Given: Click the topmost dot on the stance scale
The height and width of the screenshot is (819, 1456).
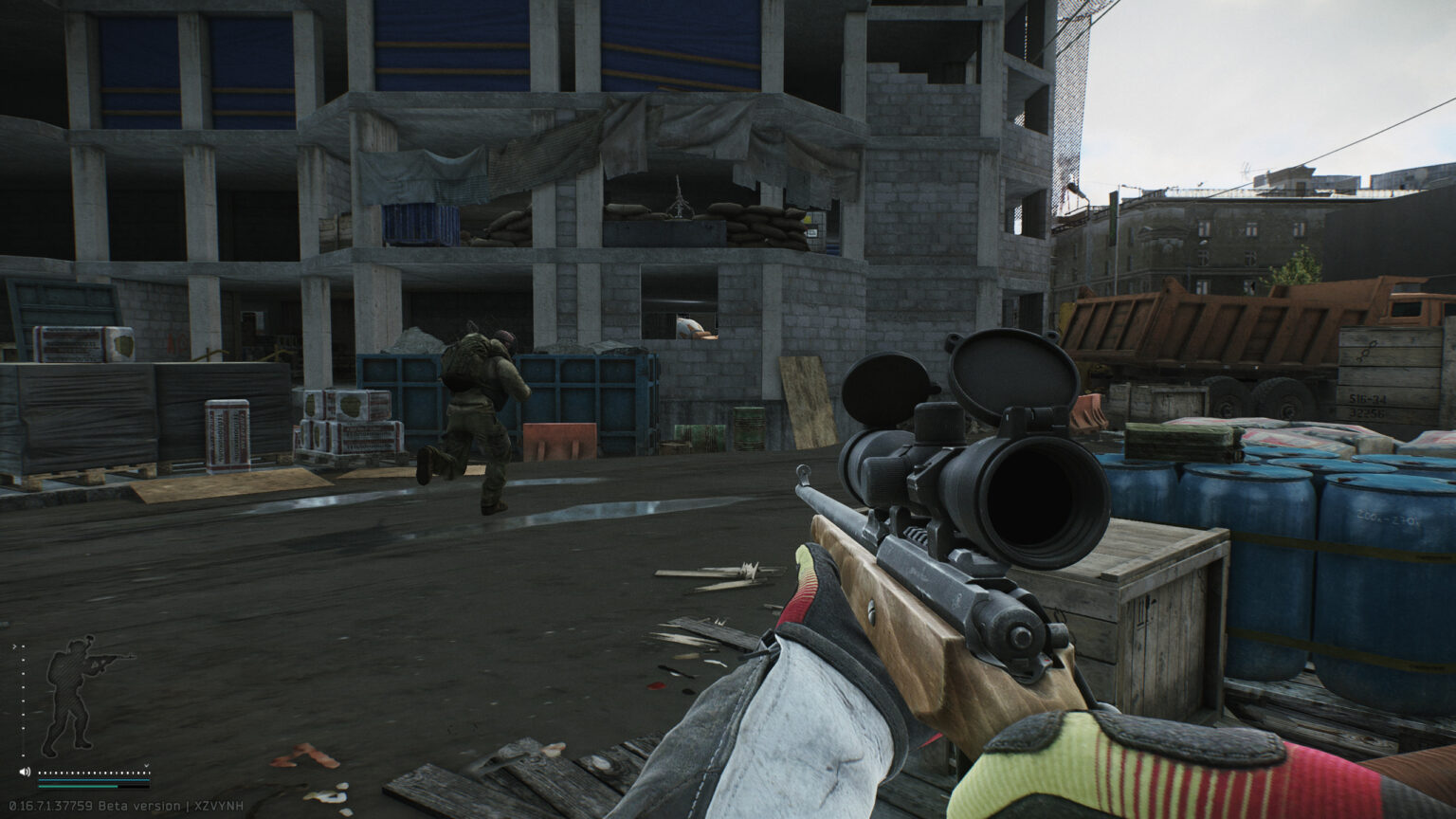Looking at the screenshot, I should pos(23,646).
